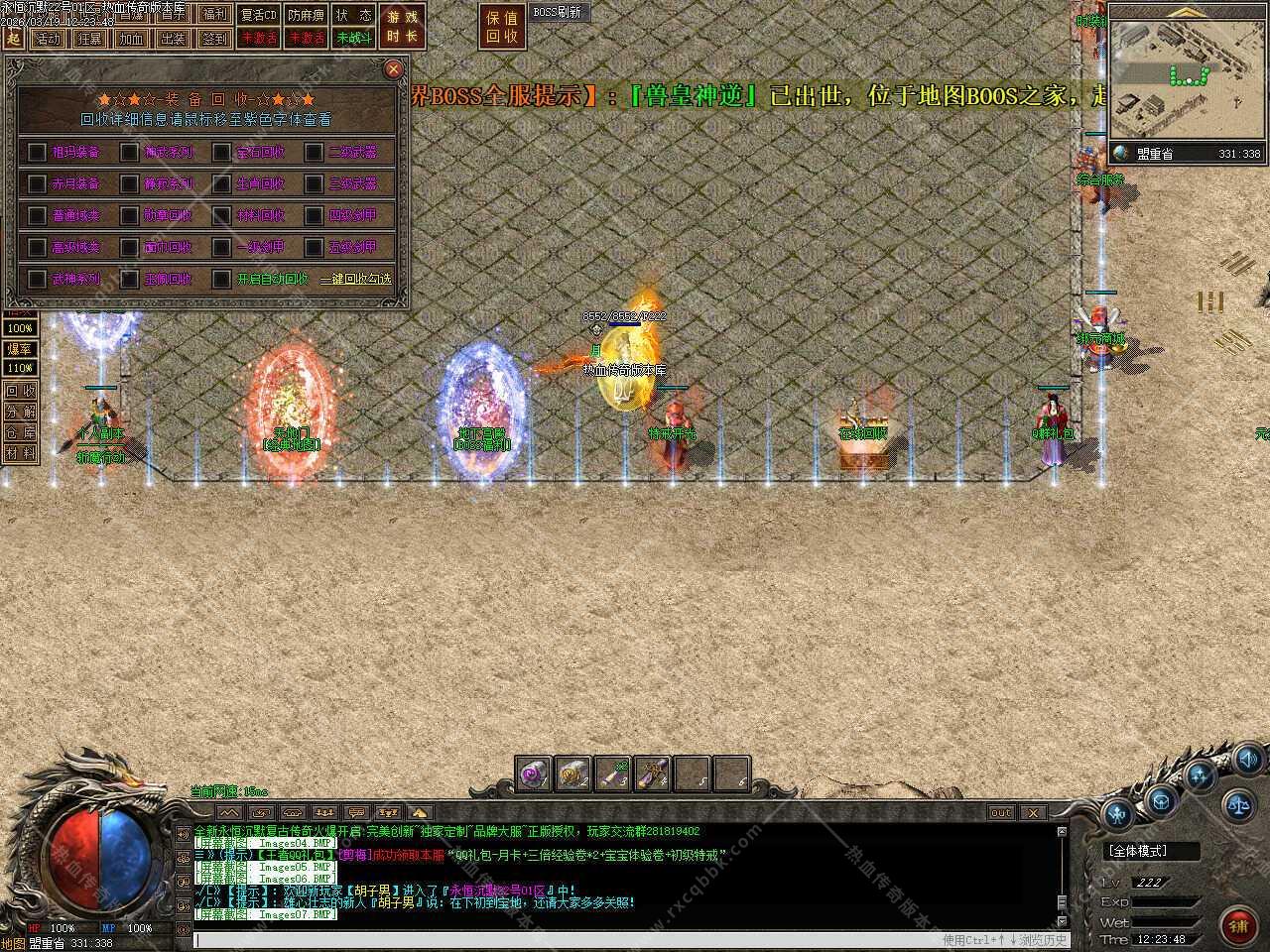Toggle the sound speaker icon
1270x952 pixels.
1247,760
